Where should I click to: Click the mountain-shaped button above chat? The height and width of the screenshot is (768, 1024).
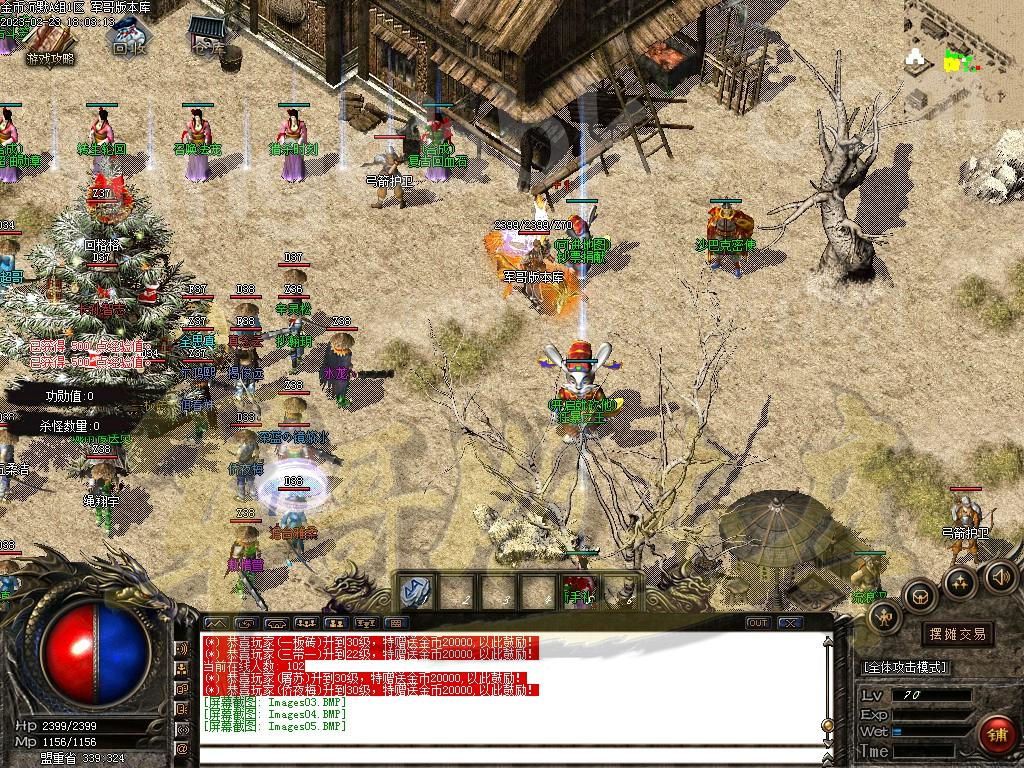(217, 623)
